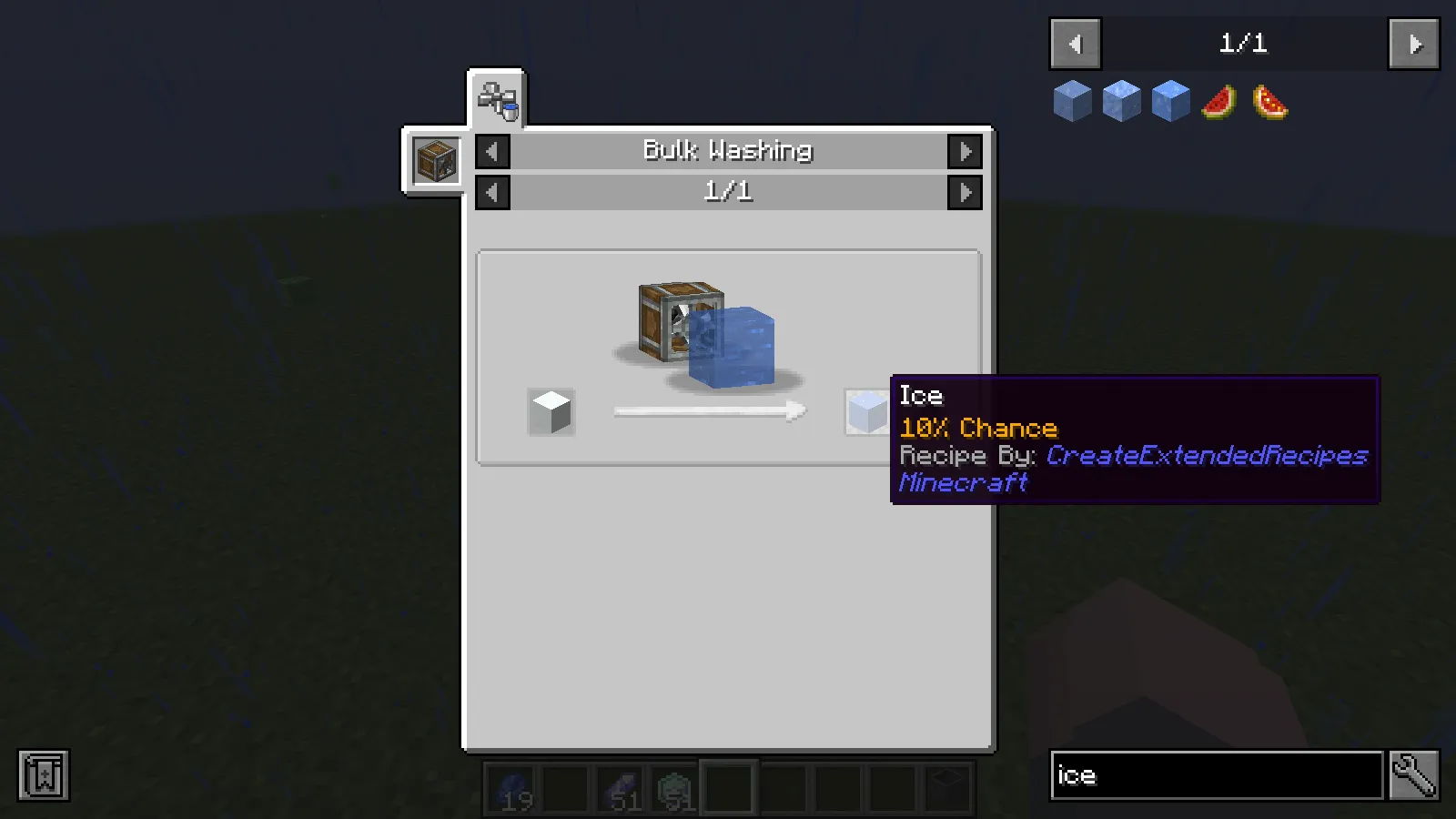Open the JEI config with the wrench icon
The width and height of the screenshot is (1456, 819).
(1413, 775)
